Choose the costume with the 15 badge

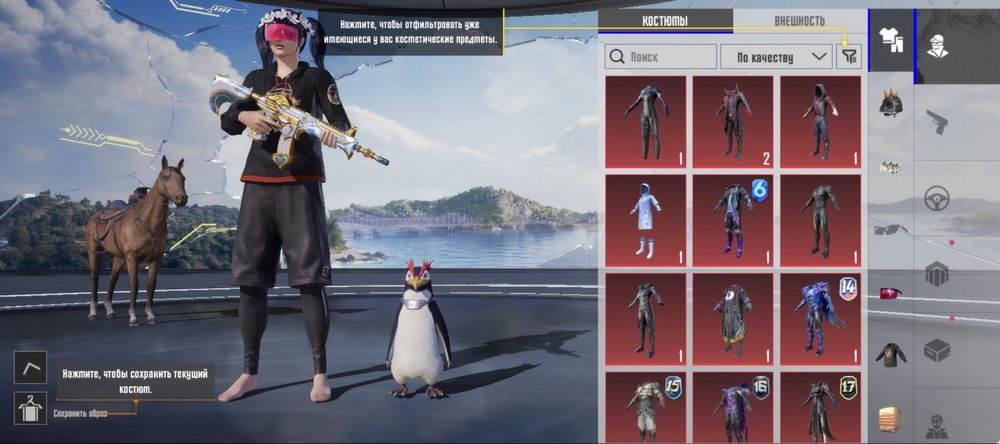[645, 407]
